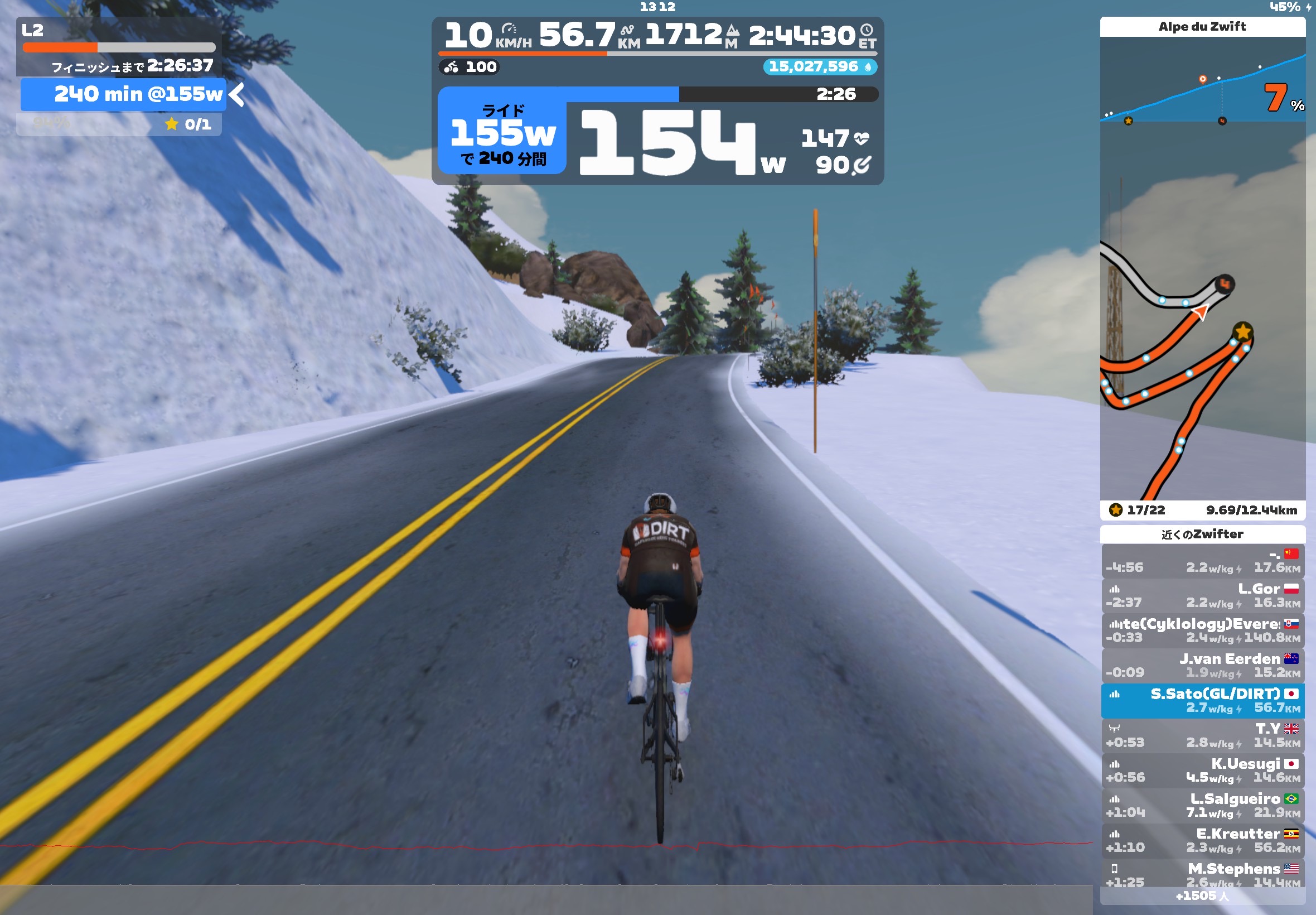Choose L.Salgueiro from the rider list
This screenshot has width=1316, height=915.
click(1202, 806)
